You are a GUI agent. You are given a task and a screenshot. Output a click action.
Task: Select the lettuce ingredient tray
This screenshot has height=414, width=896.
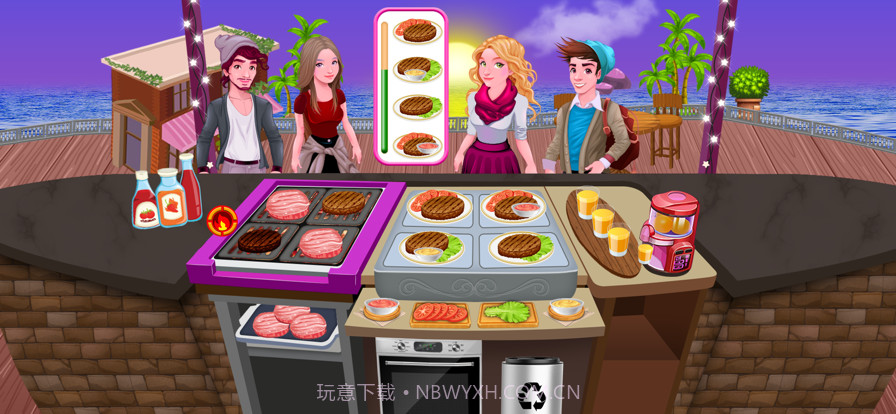click(507, 312)
